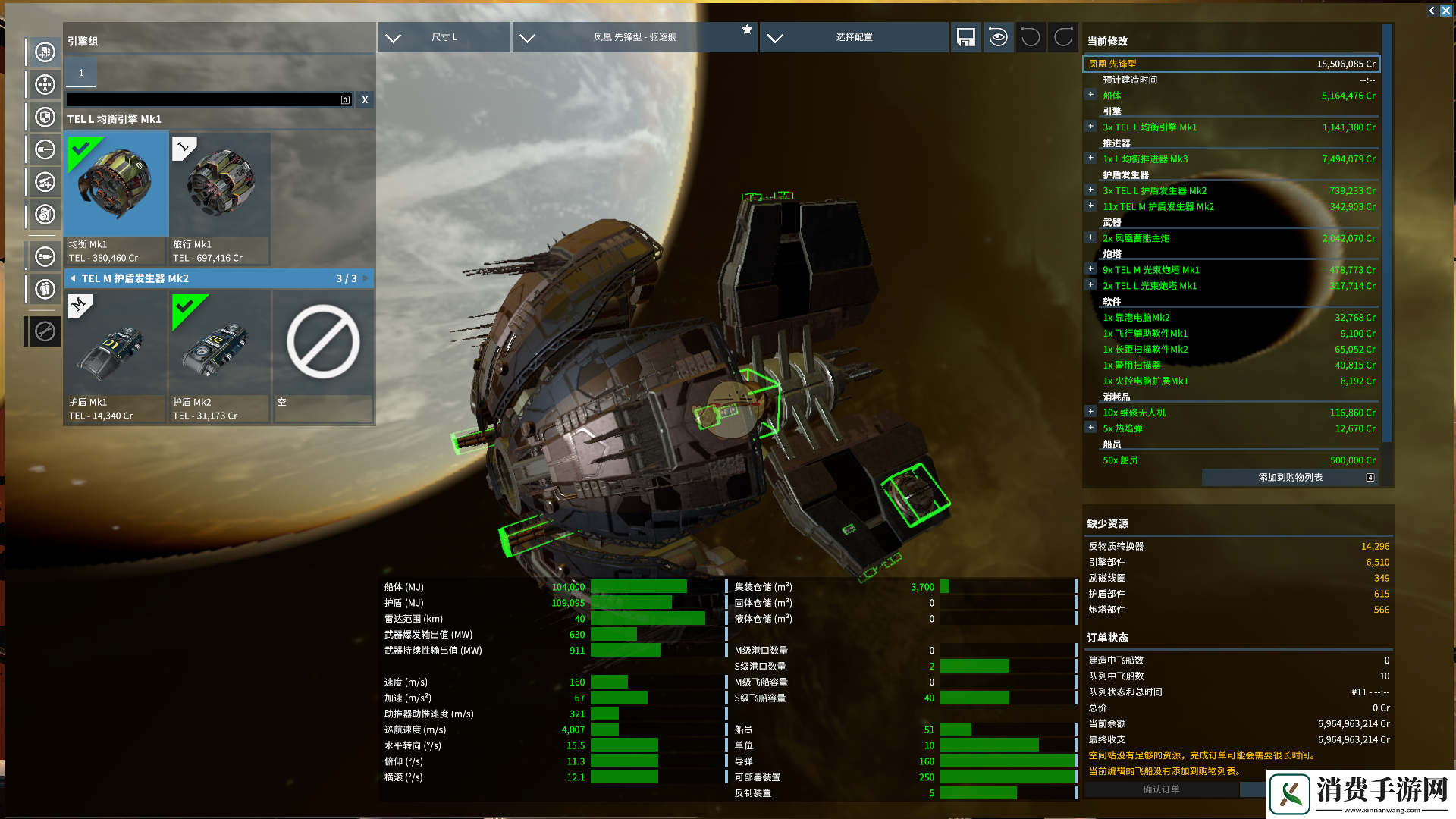Open the software category in the sidebar
The image size is (1456, 819).
click(45, 215)
